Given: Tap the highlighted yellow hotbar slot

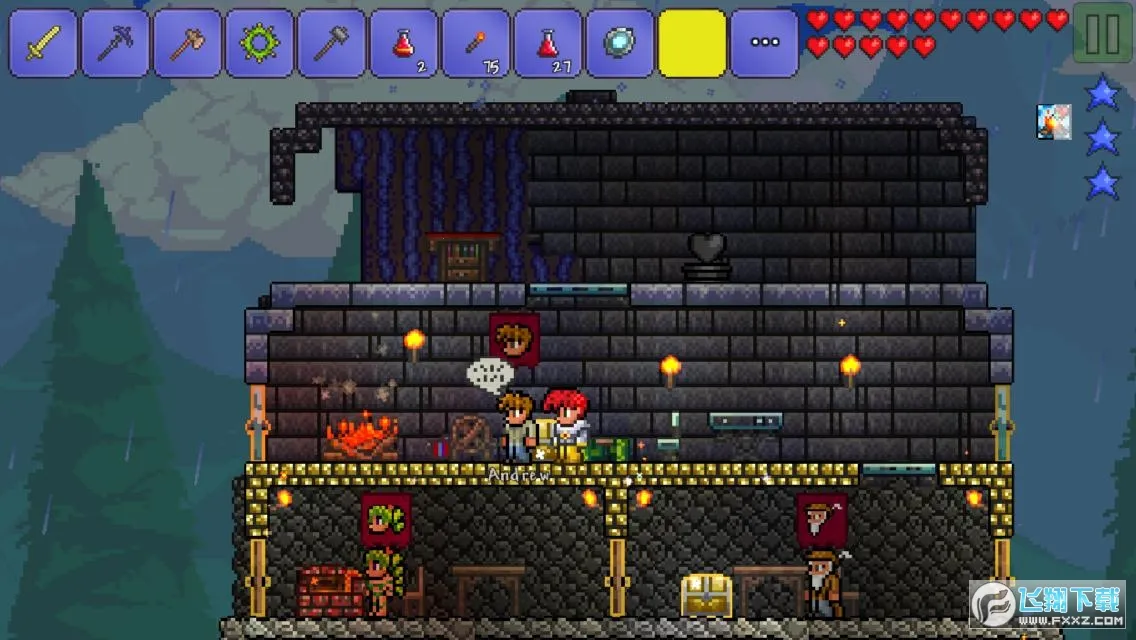Looking at the screenshot, I should [692, 43].
